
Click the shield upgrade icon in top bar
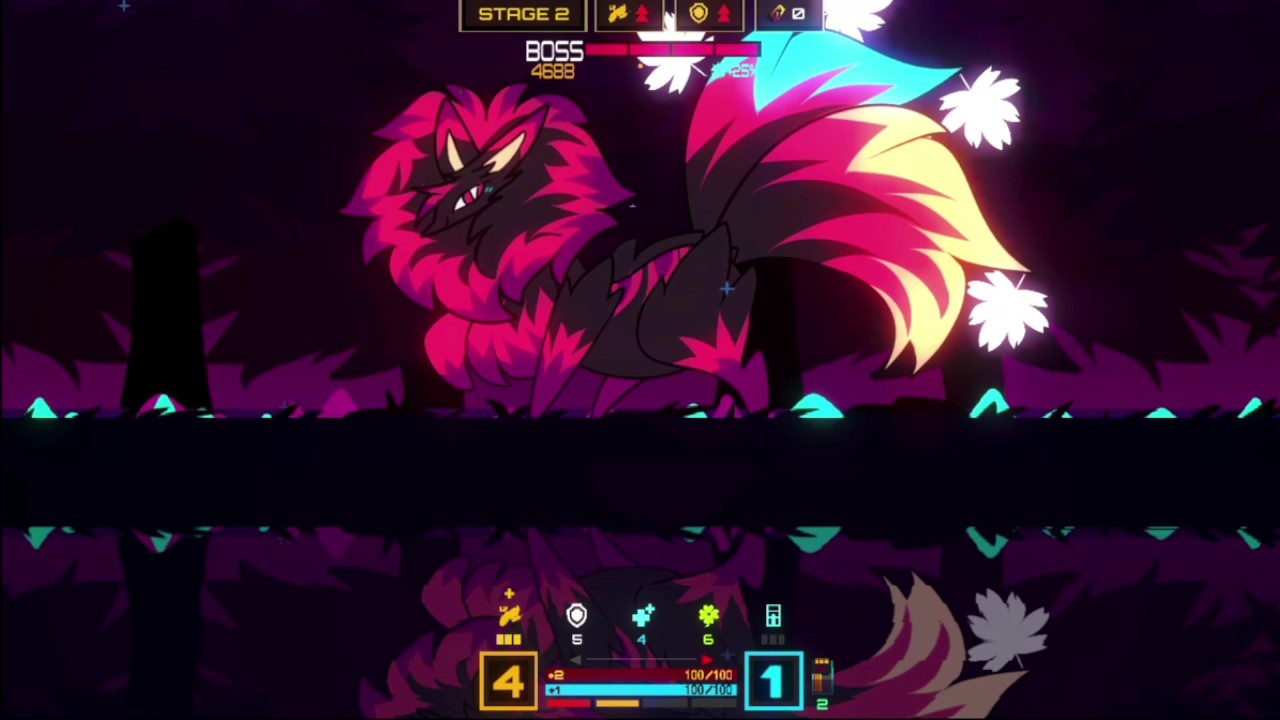click(x=699, y=12)
